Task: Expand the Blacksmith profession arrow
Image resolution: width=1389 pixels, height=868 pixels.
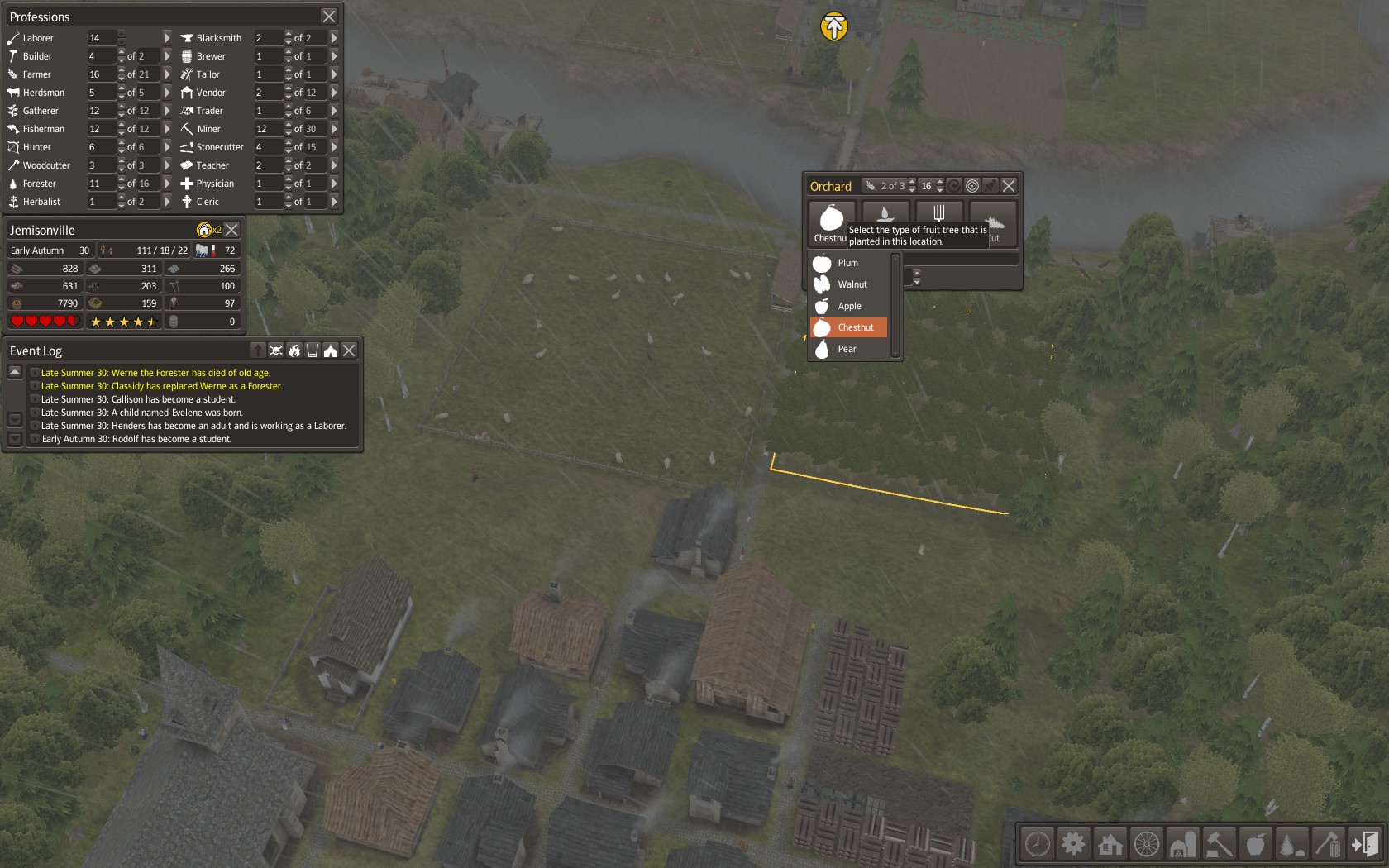Action: point(334,38)
